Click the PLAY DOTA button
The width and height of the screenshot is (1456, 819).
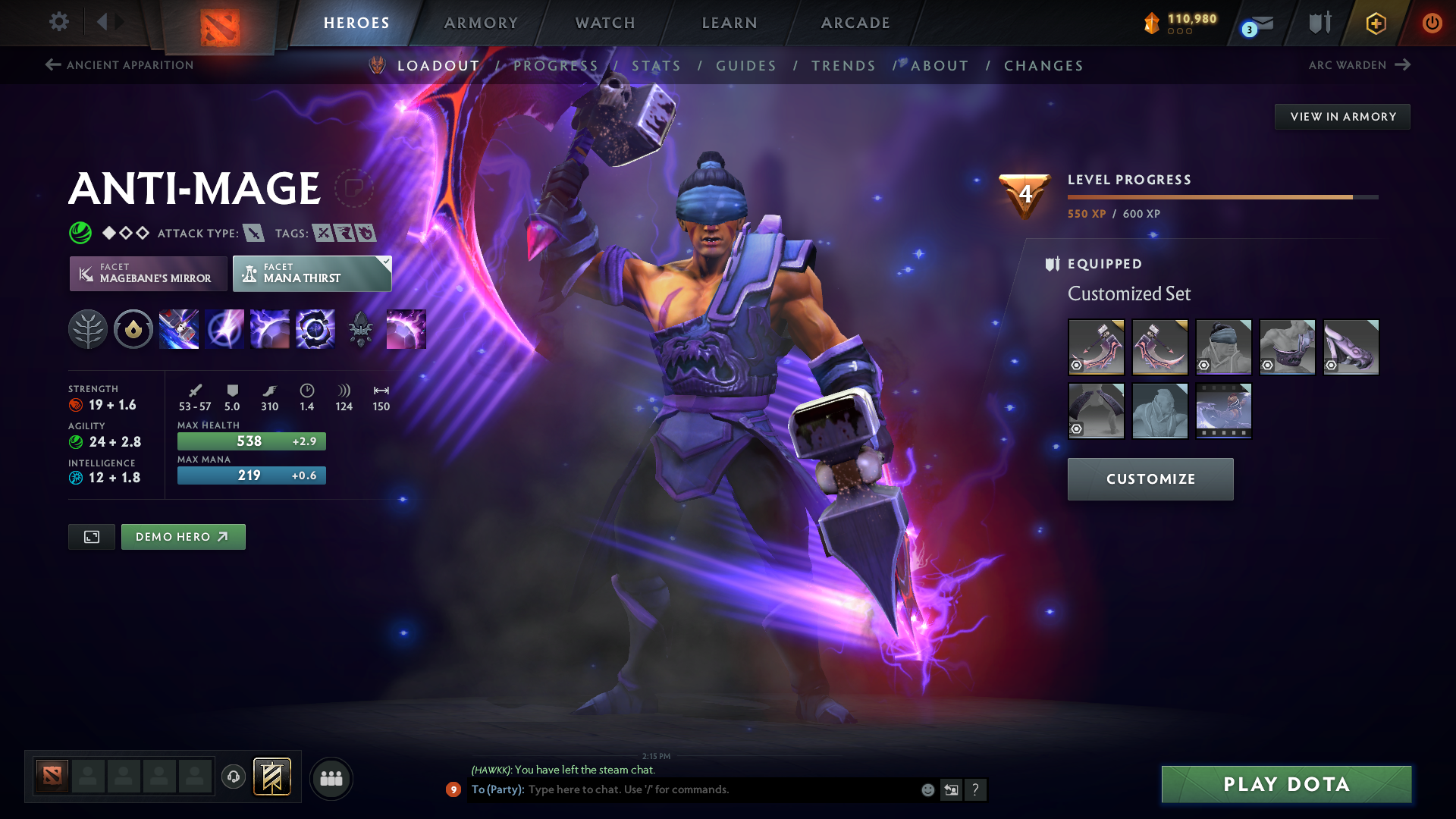1285,784
